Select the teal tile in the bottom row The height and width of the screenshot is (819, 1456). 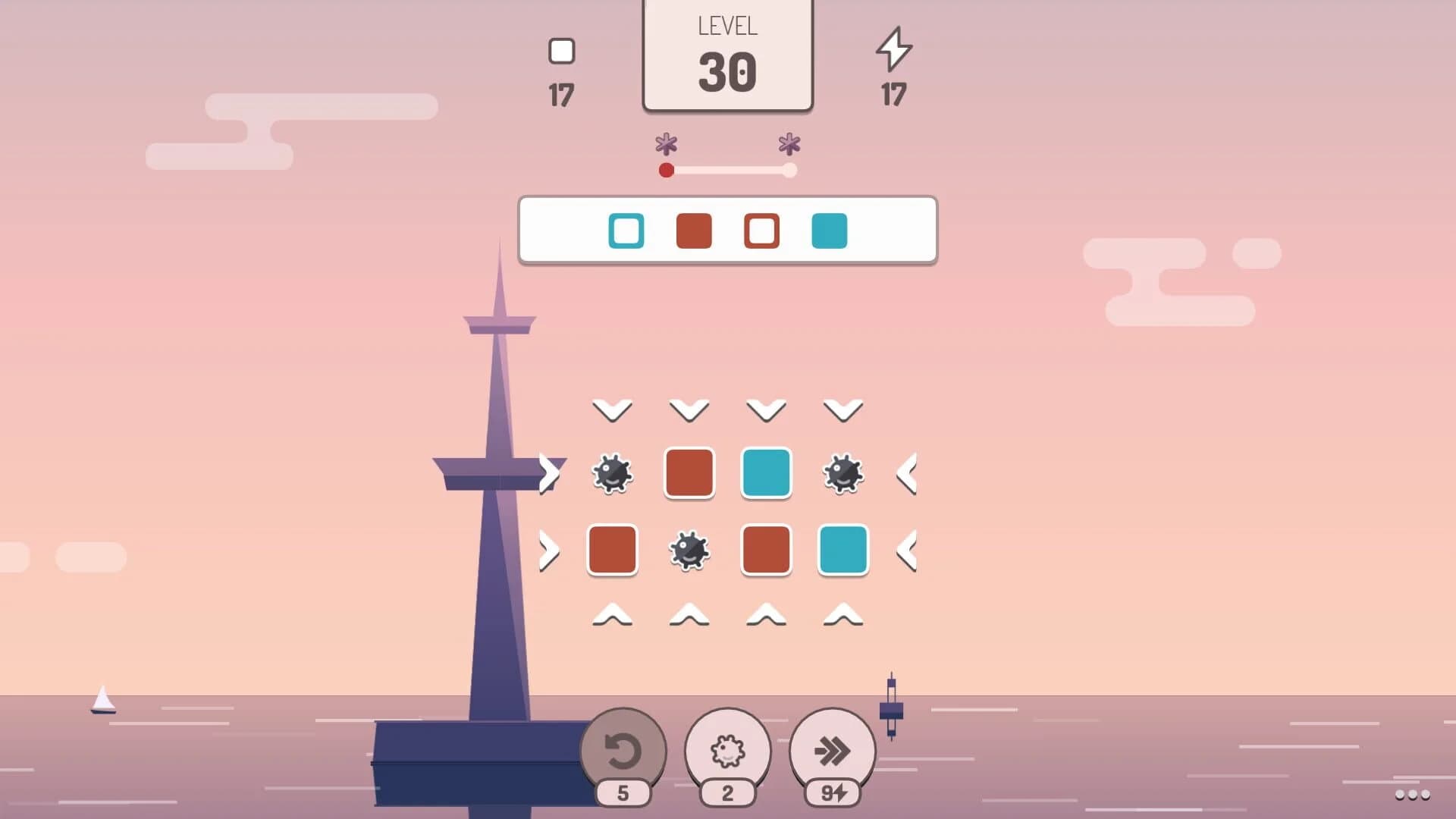point(843,551)
